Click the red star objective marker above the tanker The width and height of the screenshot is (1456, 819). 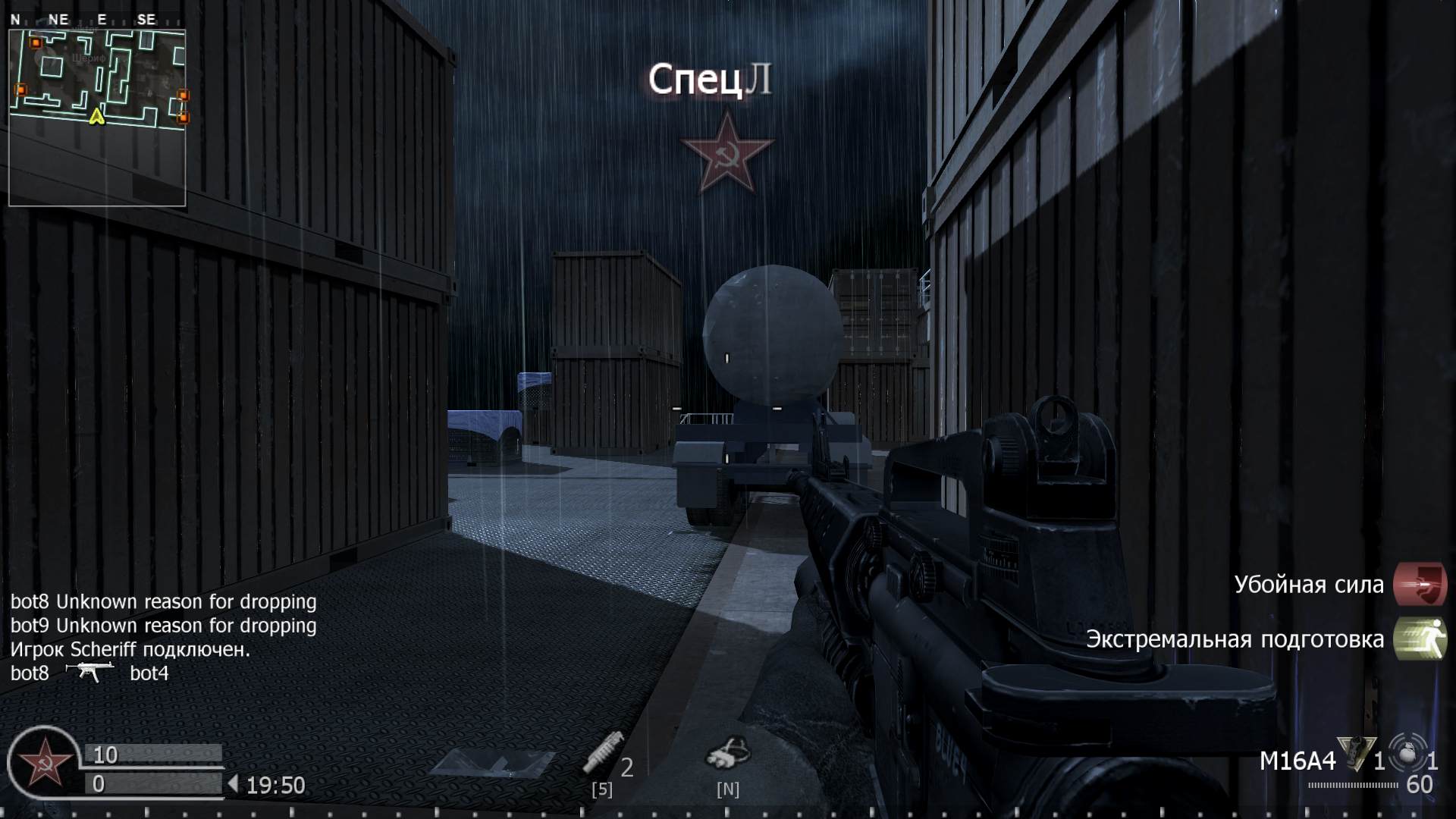click(727, 150)
